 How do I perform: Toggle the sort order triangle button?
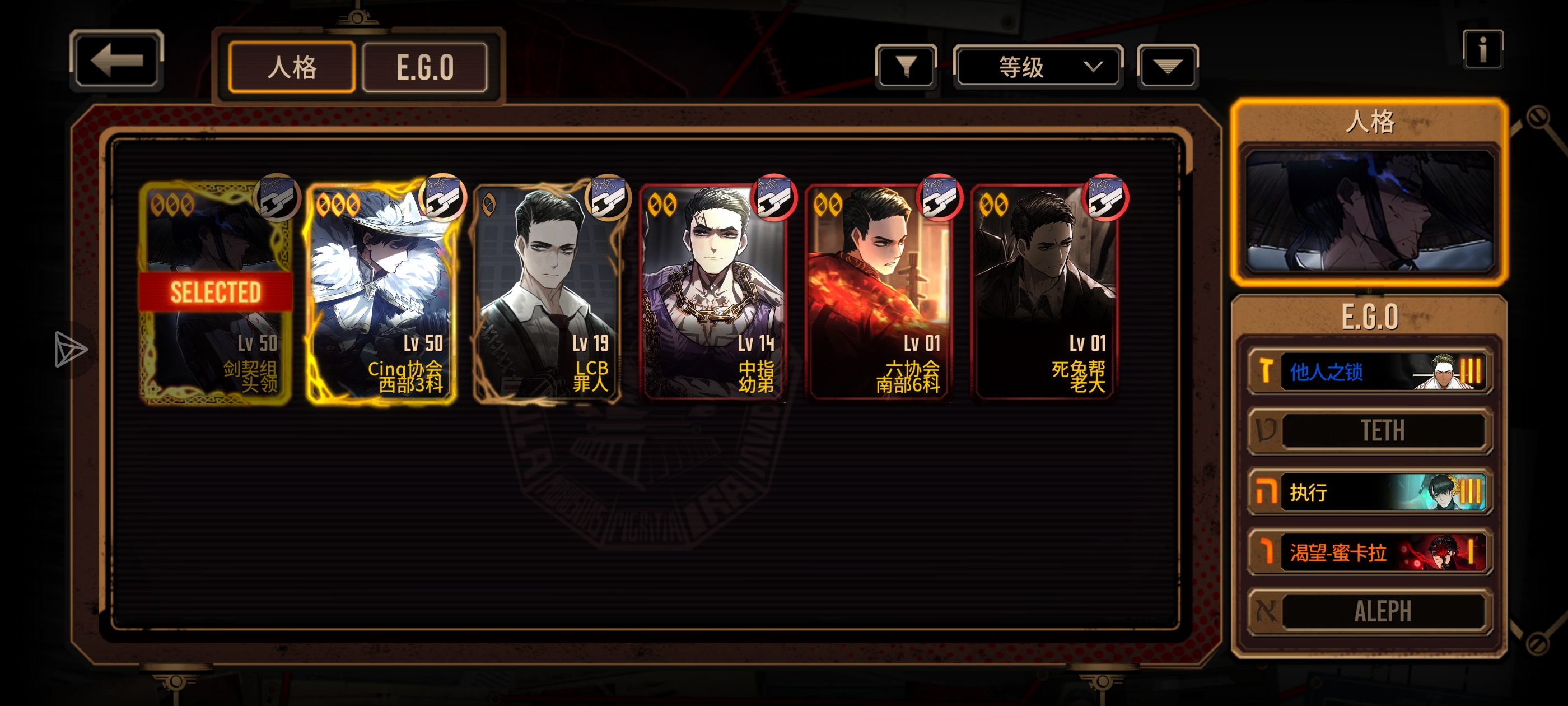pyautogui.click(x=1167, y=66)
